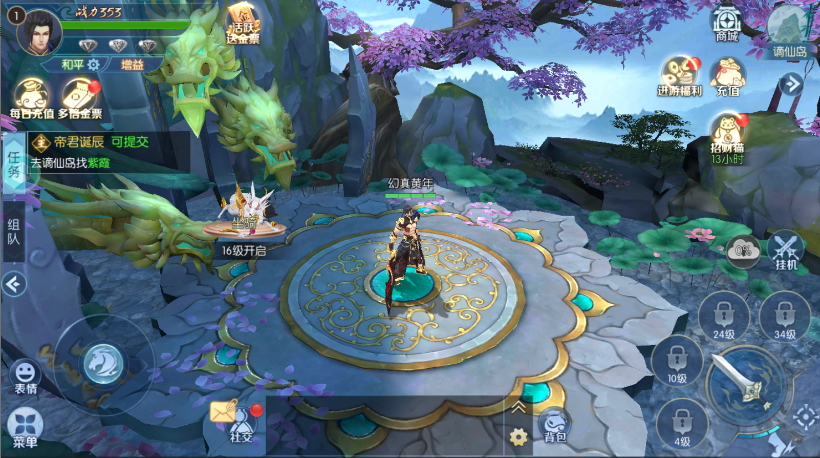Change the 和平 combat mode
This screenshot has width=820, height=458.
coord(80,64)
